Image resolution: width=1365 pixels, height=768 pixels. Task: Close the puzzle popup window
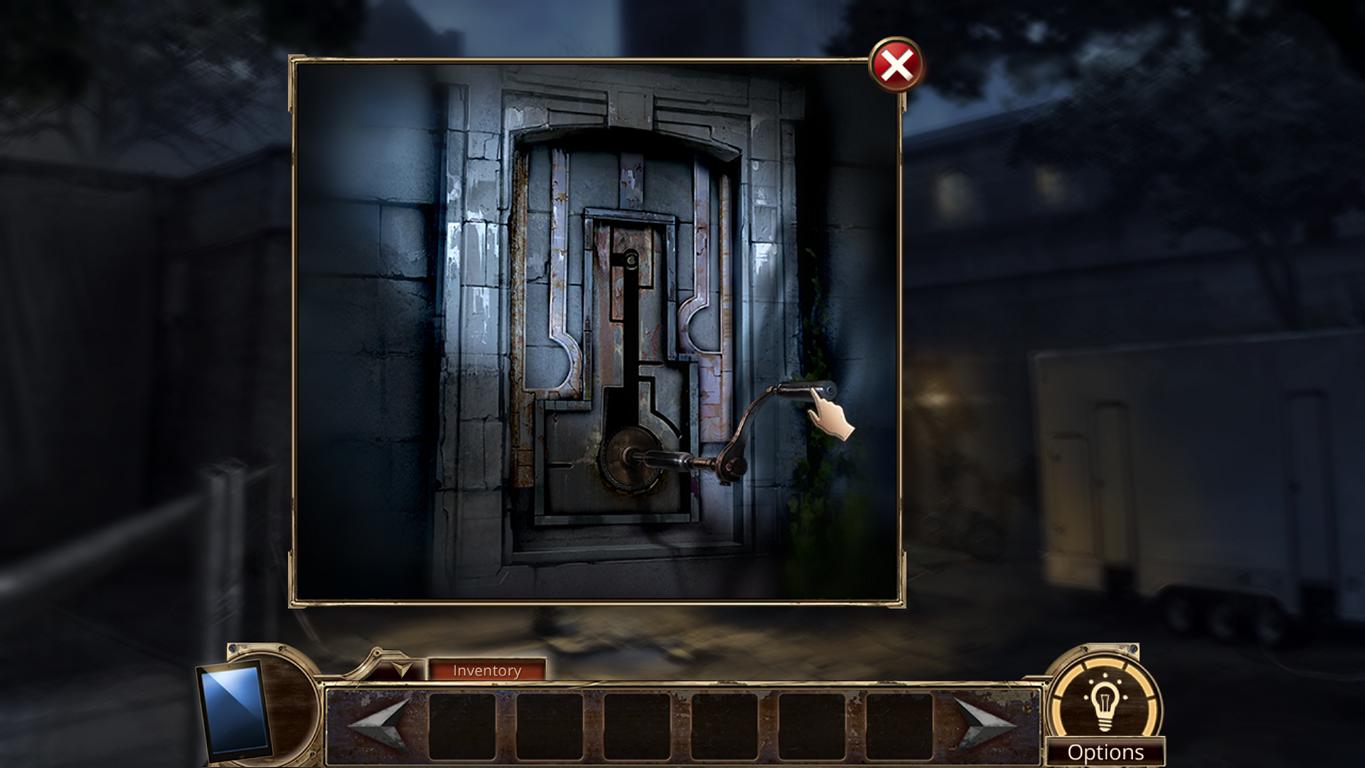click(897, 64)
